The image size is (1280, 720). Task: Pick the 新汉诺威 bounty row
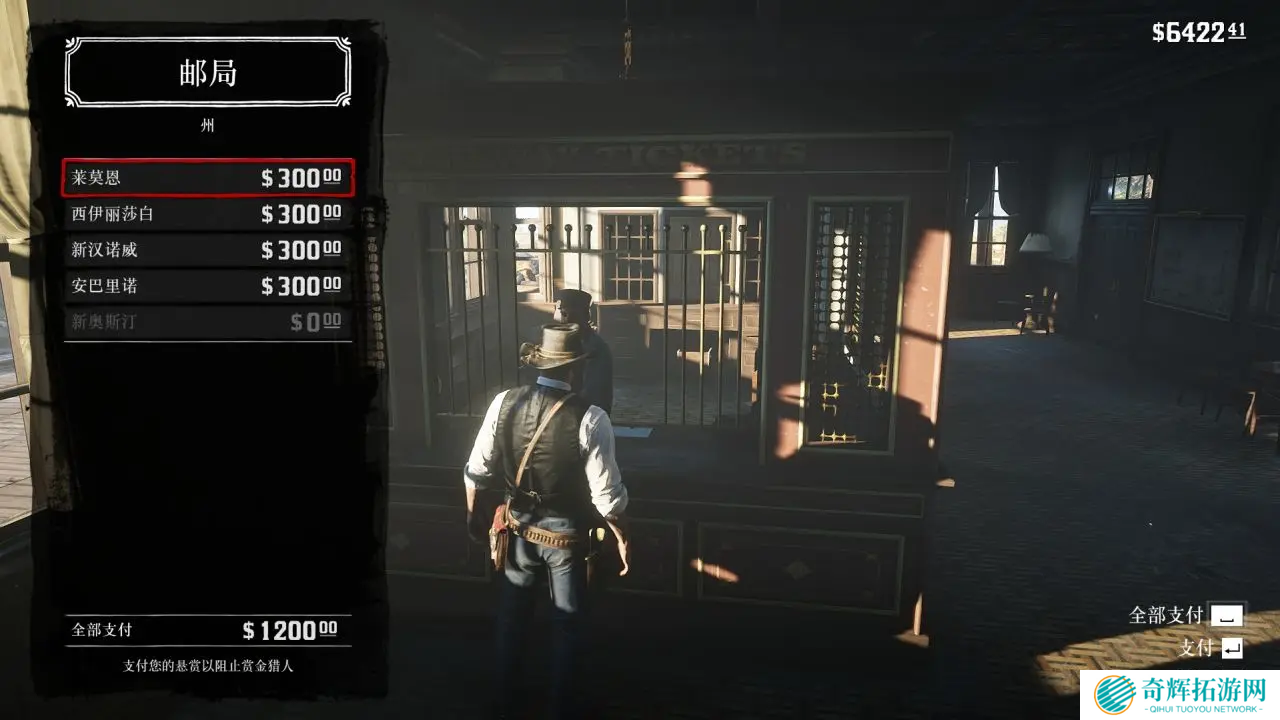click(207, 250)
